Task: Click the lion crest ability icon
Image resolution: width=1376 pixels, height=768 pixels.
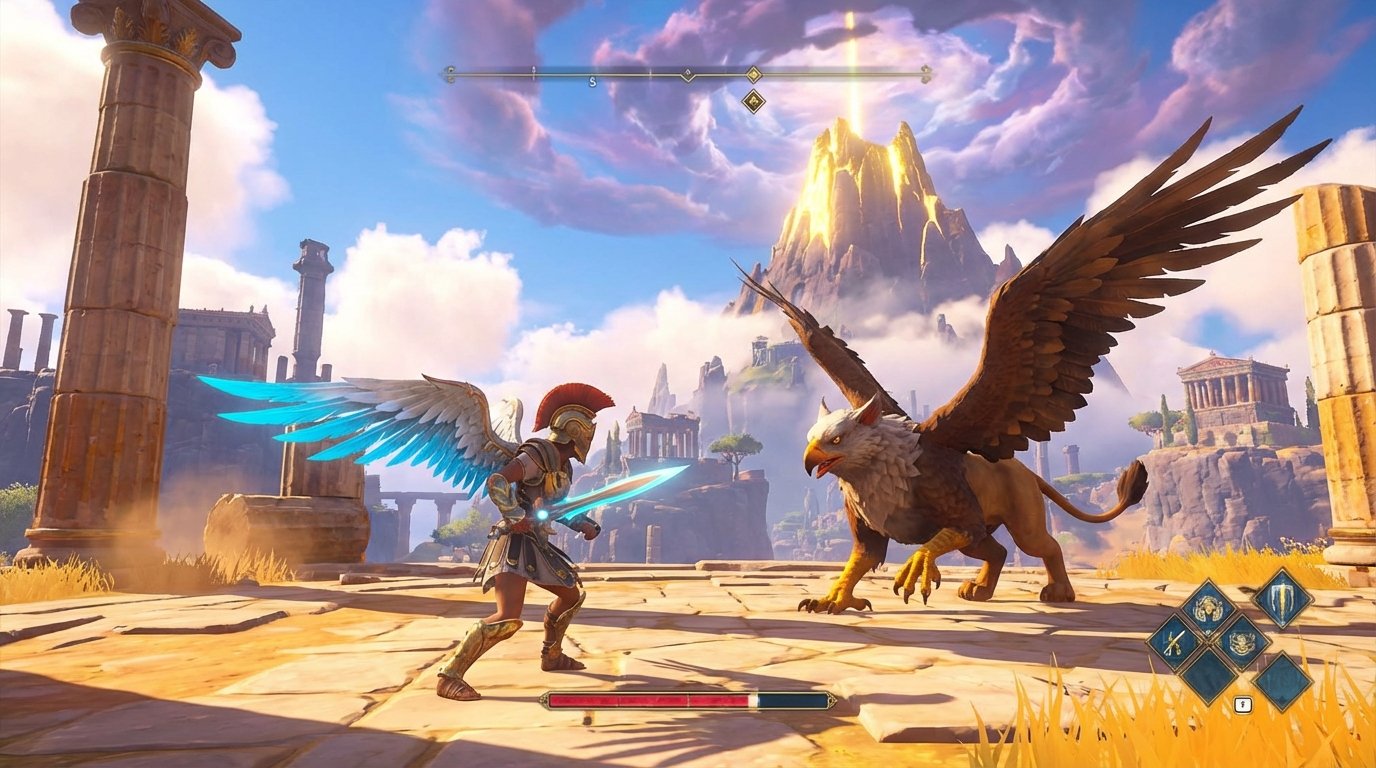Action: click(x=1242, y=643)
